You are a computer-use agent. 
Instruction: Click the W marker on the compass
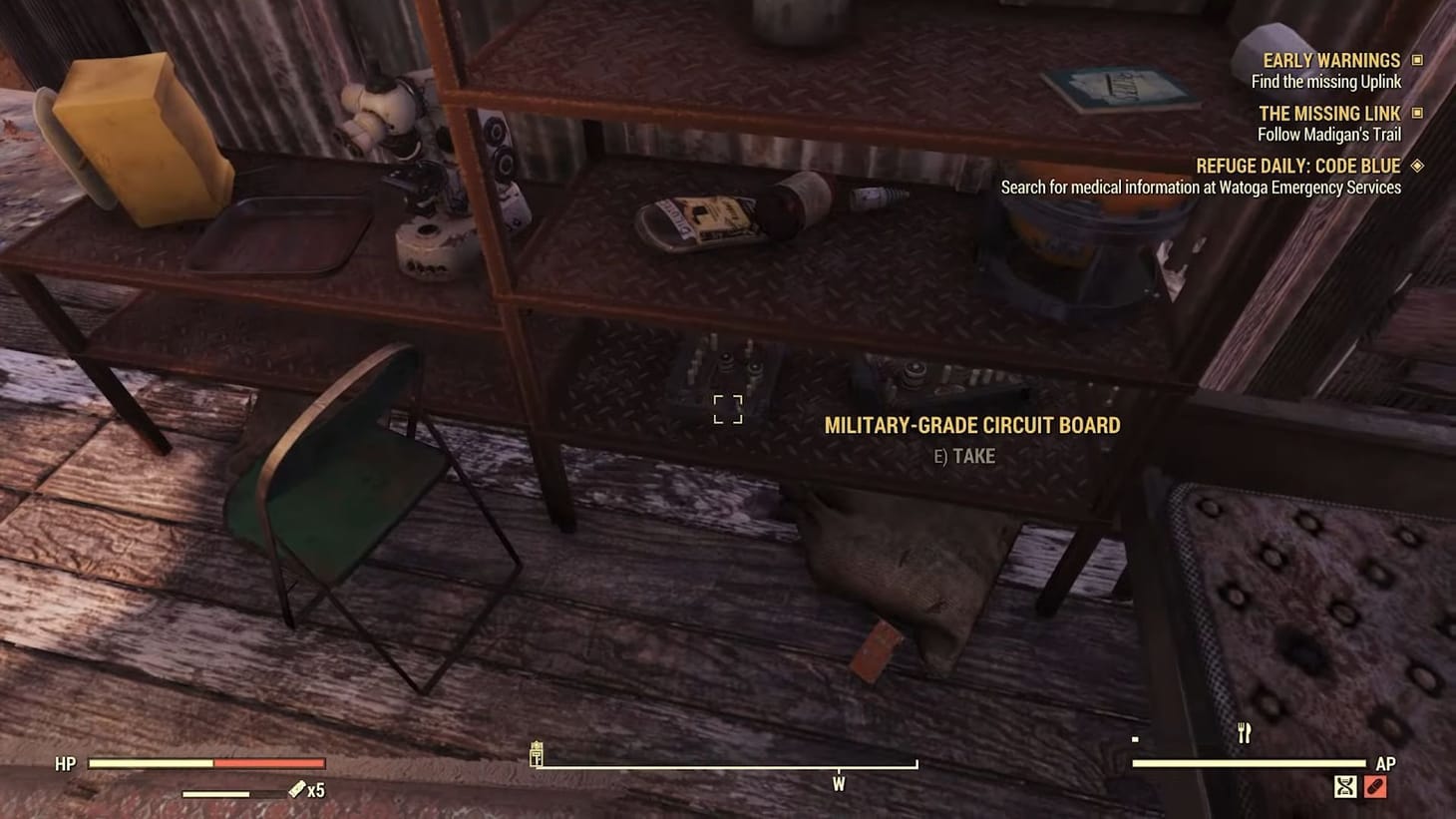pyautogui.click(x=839, y=784)
